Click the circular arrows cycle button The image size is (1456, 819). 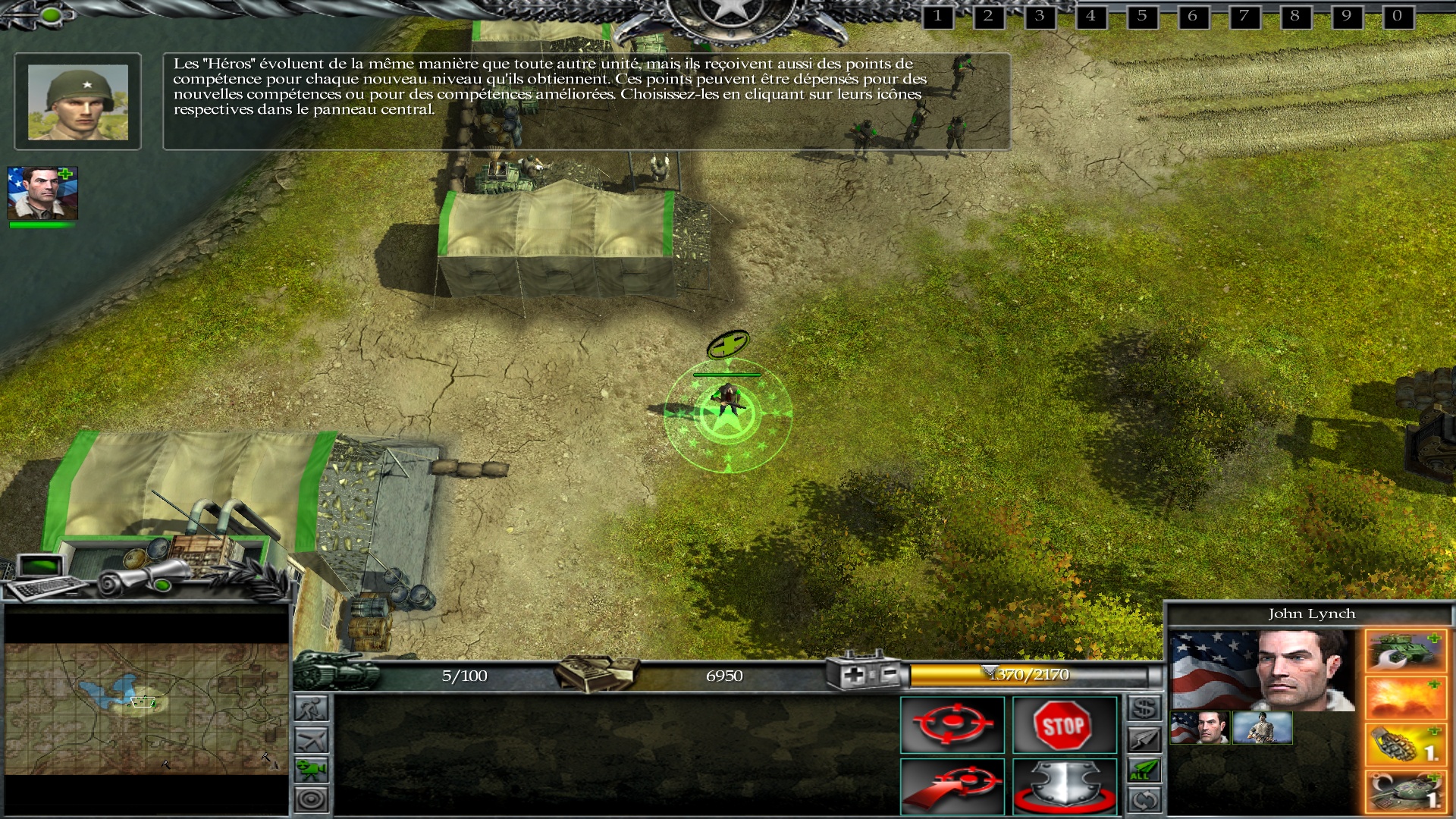(x=1144, y=800)
